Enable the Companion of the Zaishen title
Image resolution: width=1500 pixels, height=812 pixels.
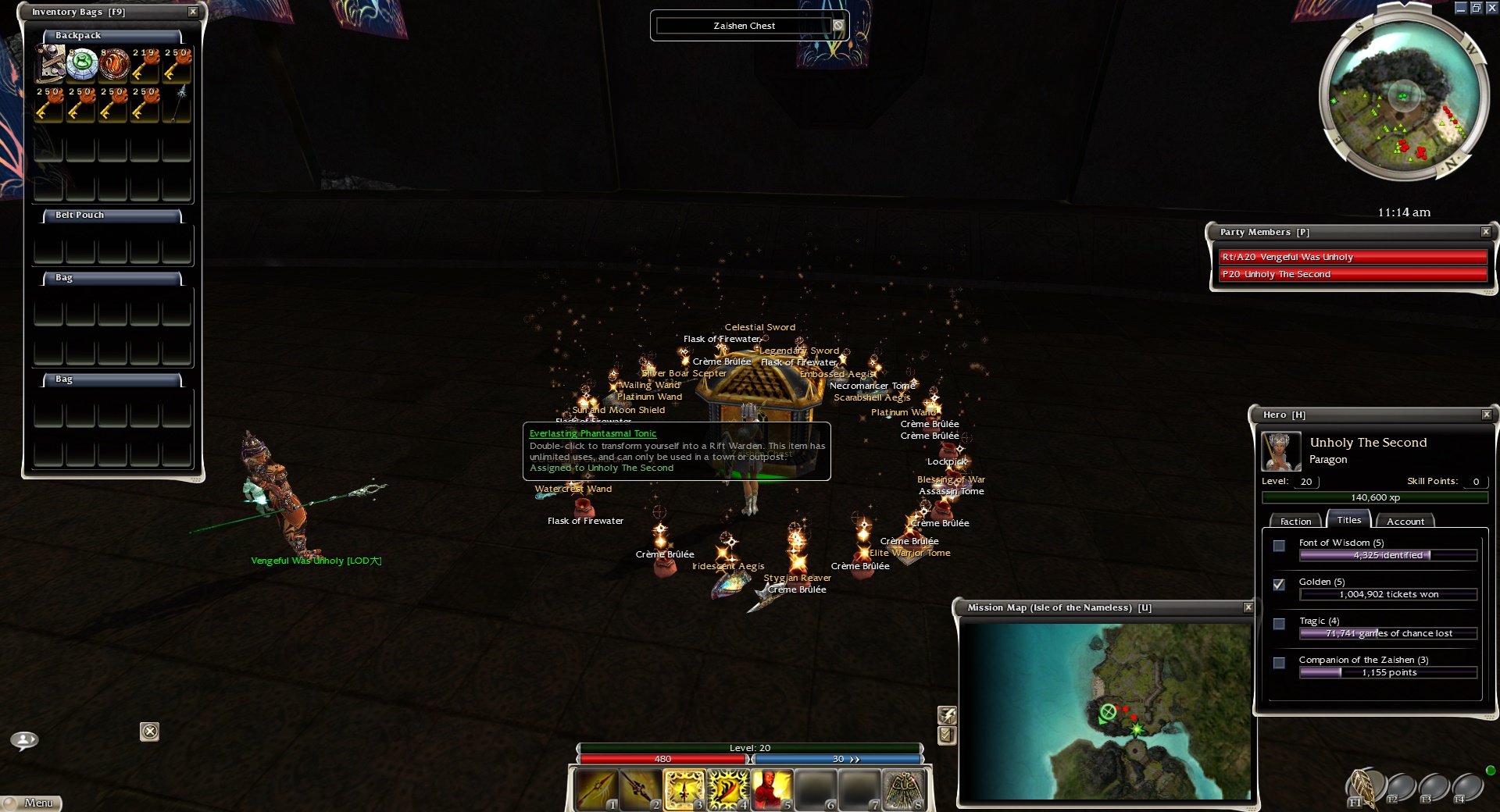[x=1279, y=663]
